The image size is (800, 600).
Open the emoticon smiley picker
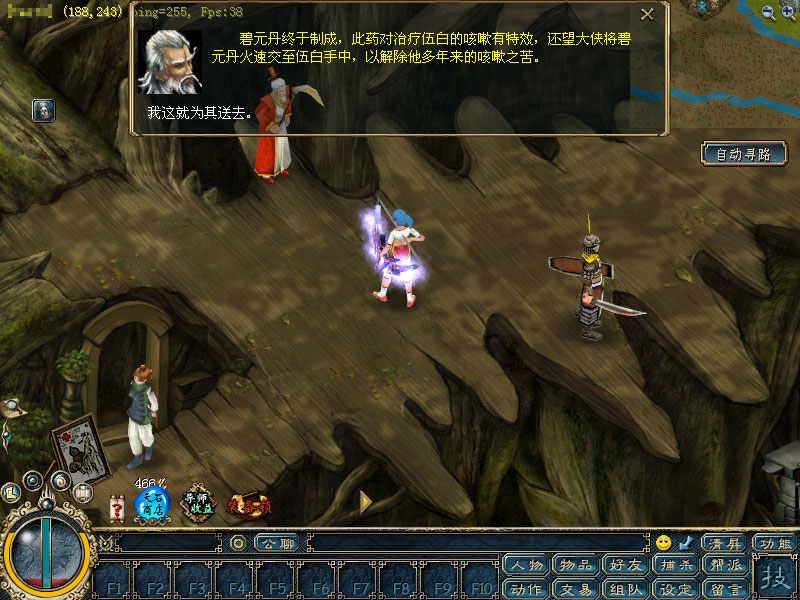pos(663,543)
